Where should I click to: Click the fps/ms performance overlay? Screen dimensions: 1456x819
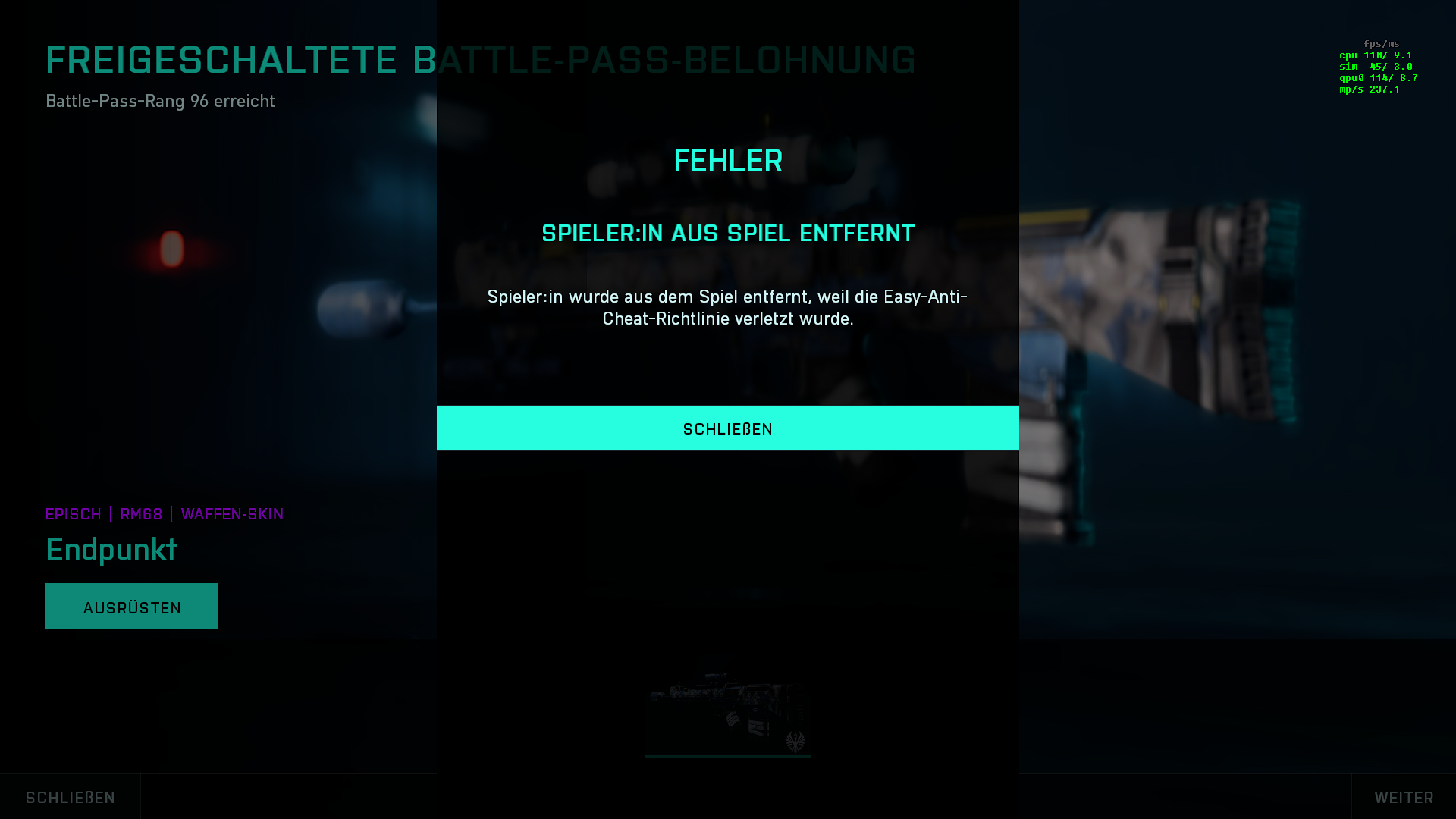[1382, 43]
